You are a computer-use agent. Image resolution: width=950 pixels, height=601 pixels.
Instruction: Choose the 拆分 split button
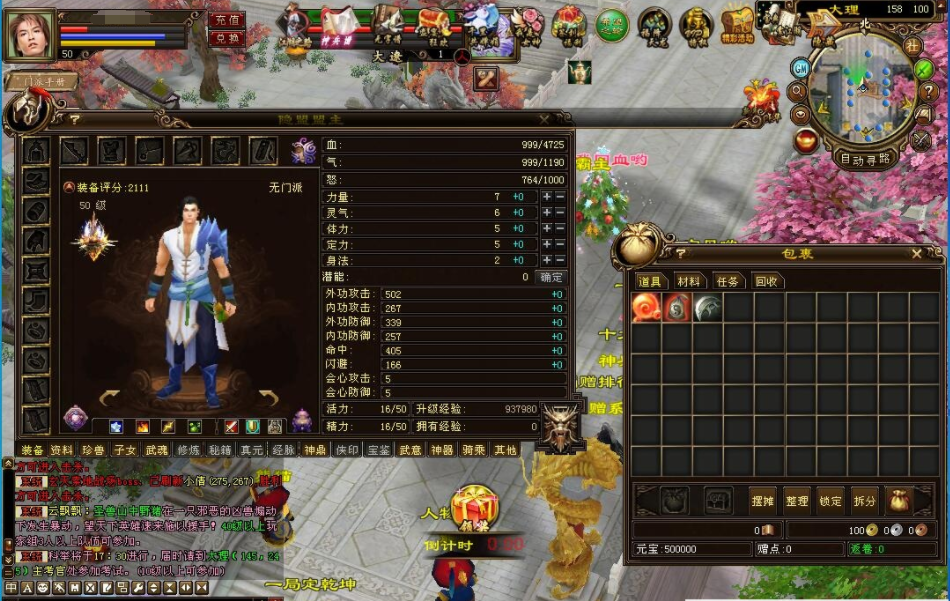[864, 501]
